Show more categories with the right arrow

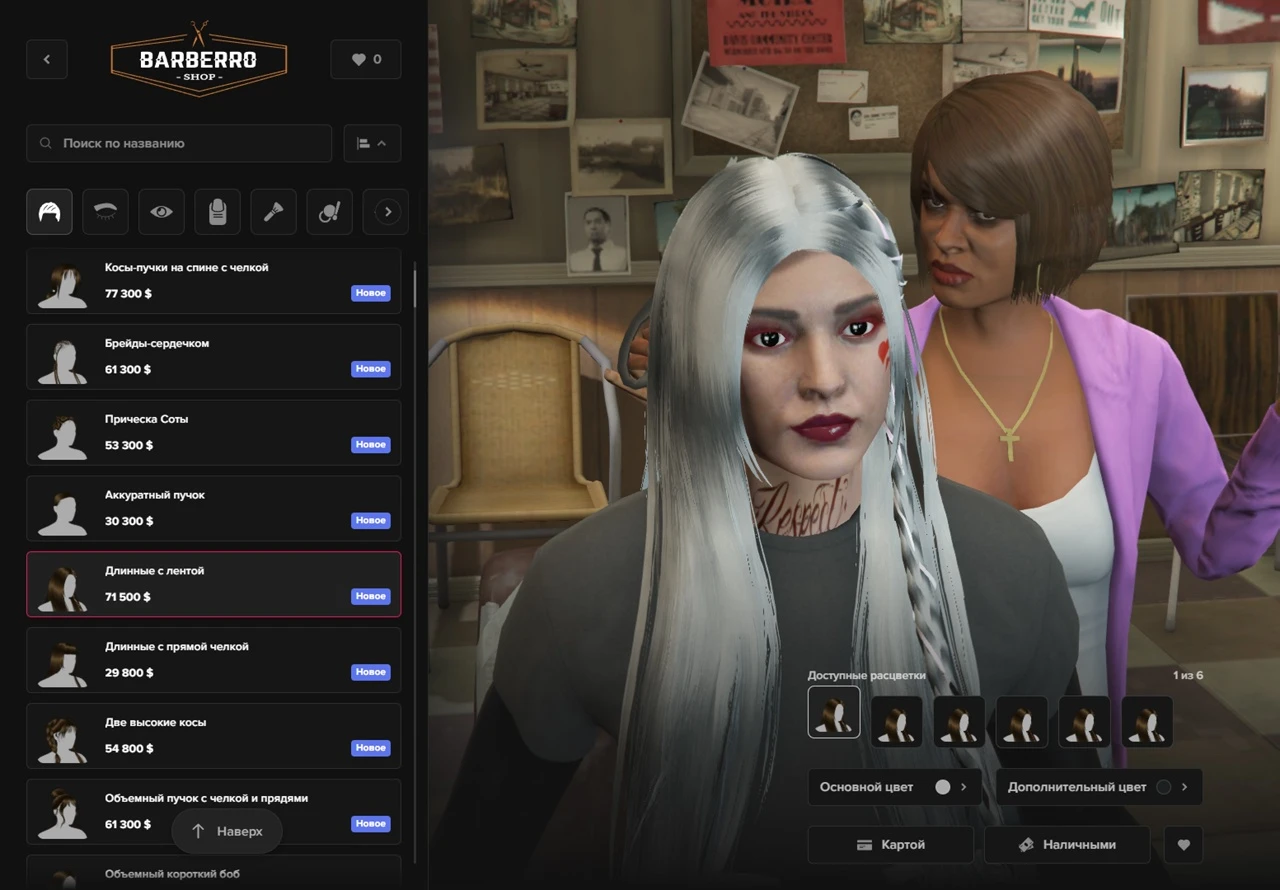(x=388, y=212)
